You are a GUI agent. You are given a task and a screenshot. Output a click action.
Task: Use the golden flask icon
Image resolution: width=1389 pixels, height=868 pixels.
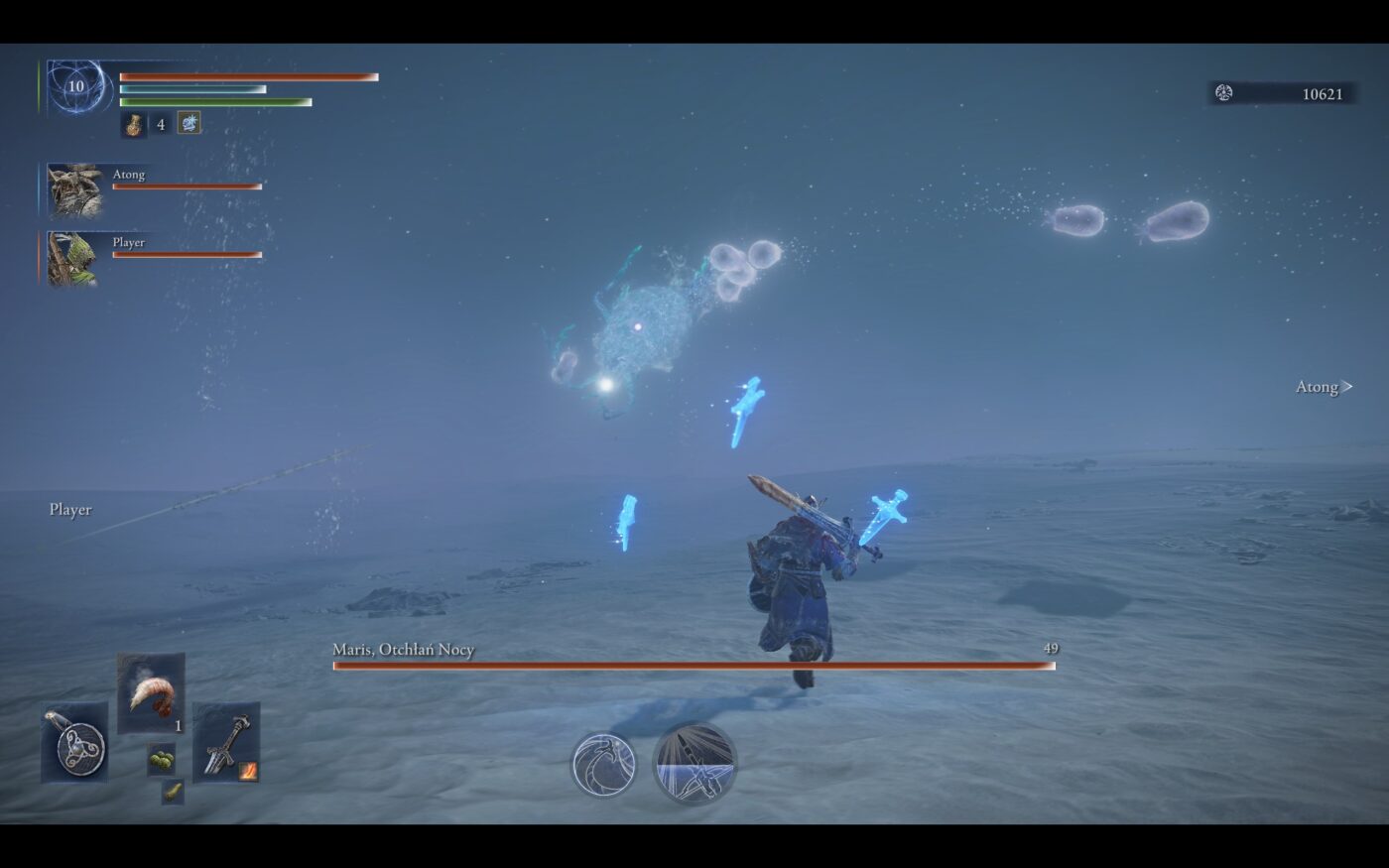click(x=134, y=124)
